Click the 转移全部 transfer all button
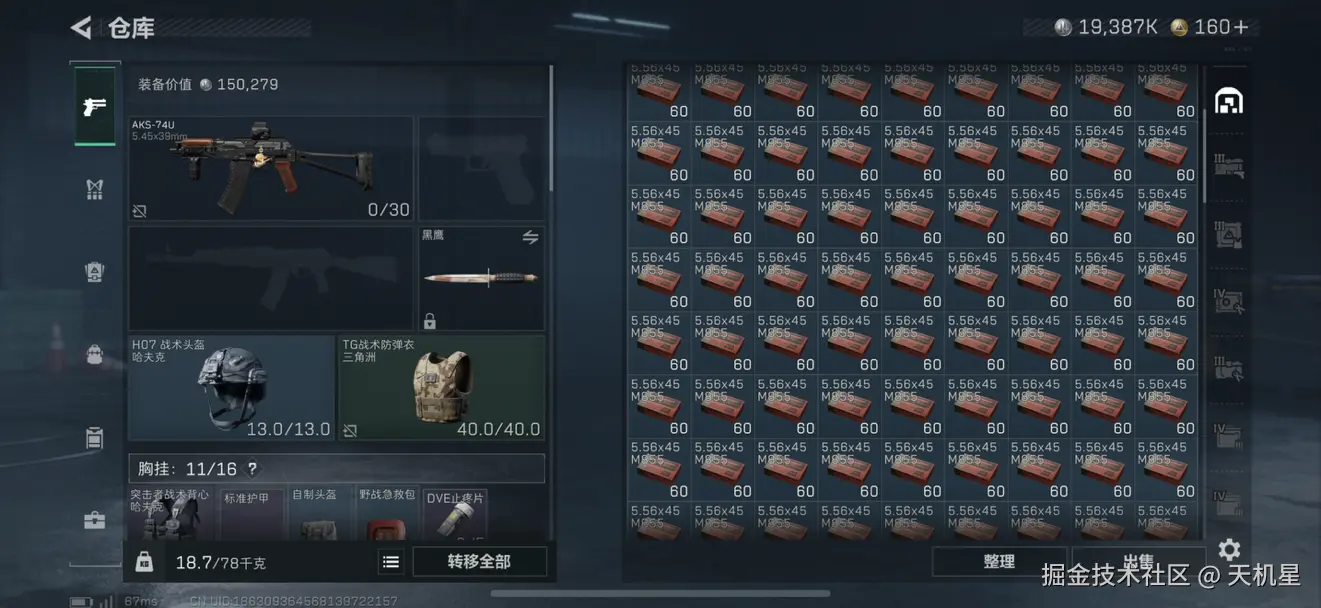 pyautogui.click(x=479, y=562)
